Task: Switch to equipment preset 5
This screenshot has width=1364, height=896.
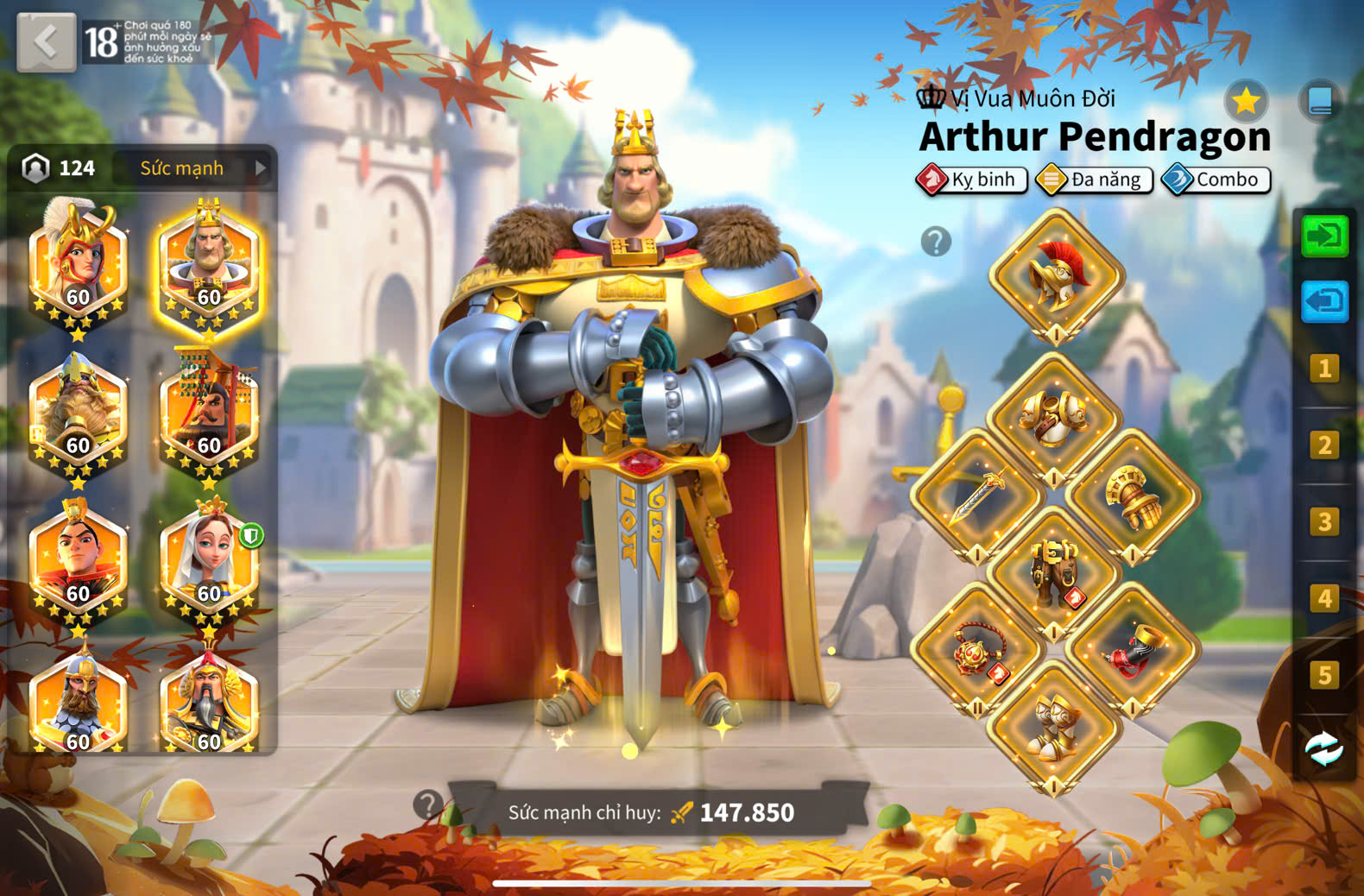Action: tap(1324, 675)
